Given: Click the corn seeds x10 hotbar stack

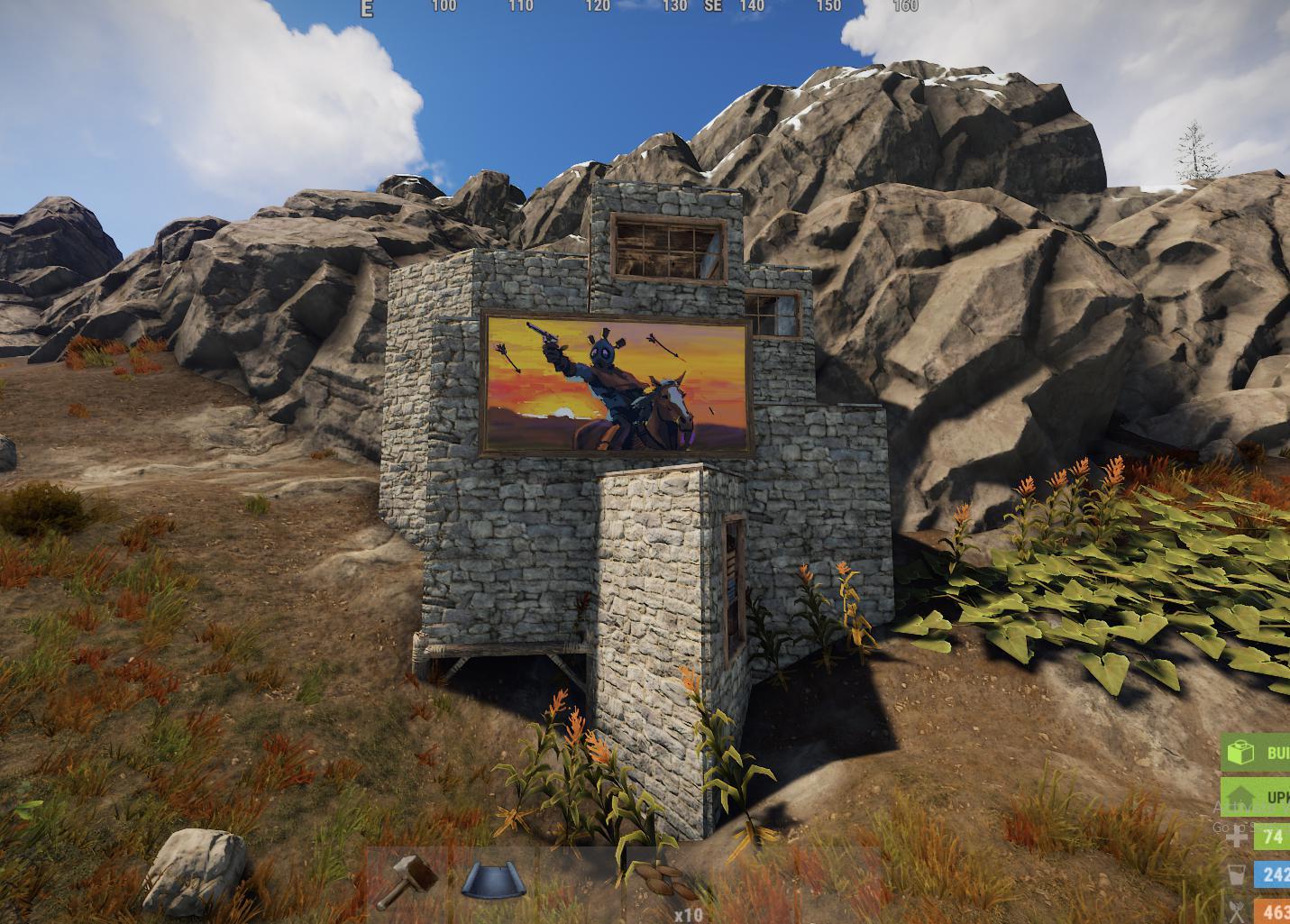Looking at the screenshot, I should click(663, 883).
